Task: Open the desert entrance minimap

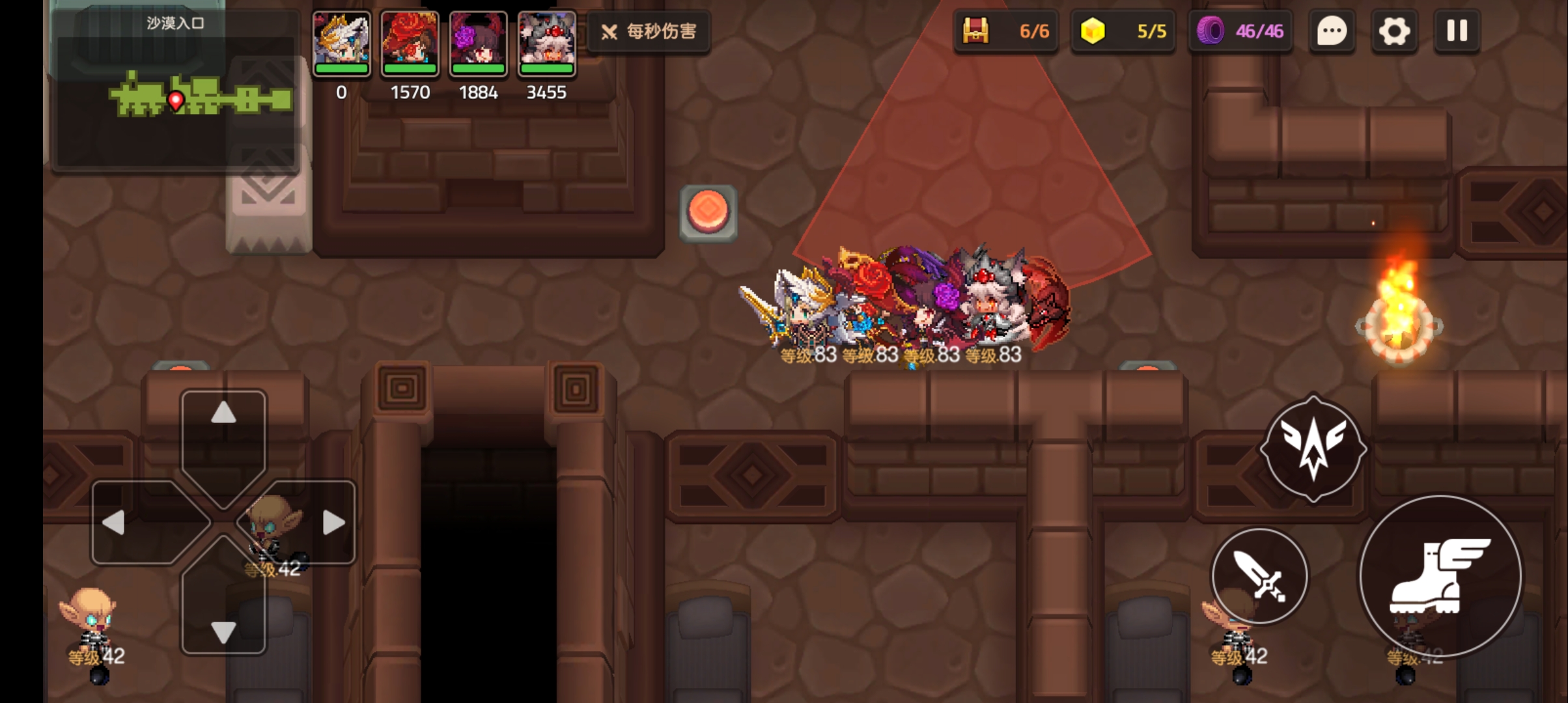Action: pos(176,91)
